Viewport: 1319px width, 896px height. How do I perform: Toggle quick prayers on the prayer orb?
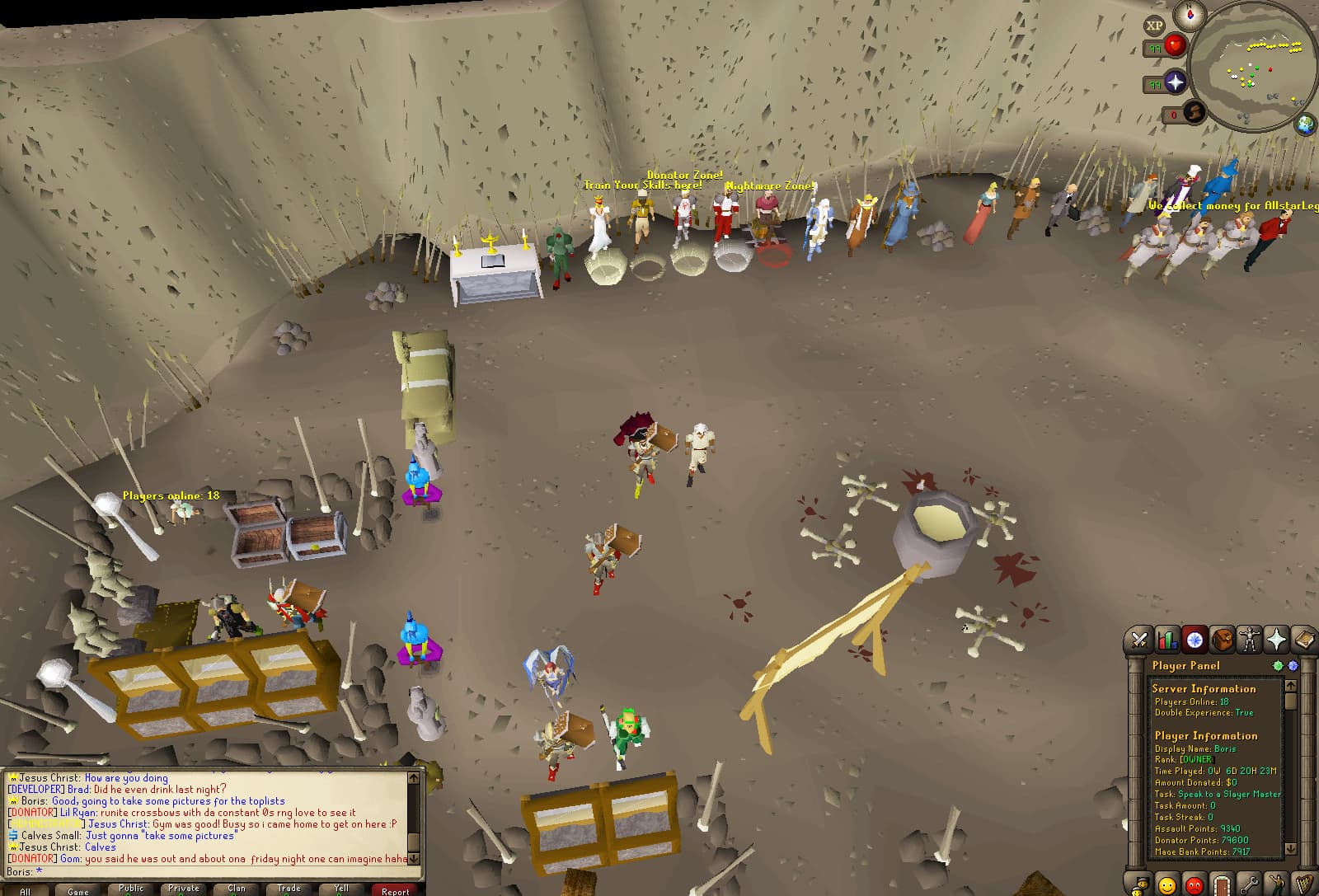(1175, 81)
